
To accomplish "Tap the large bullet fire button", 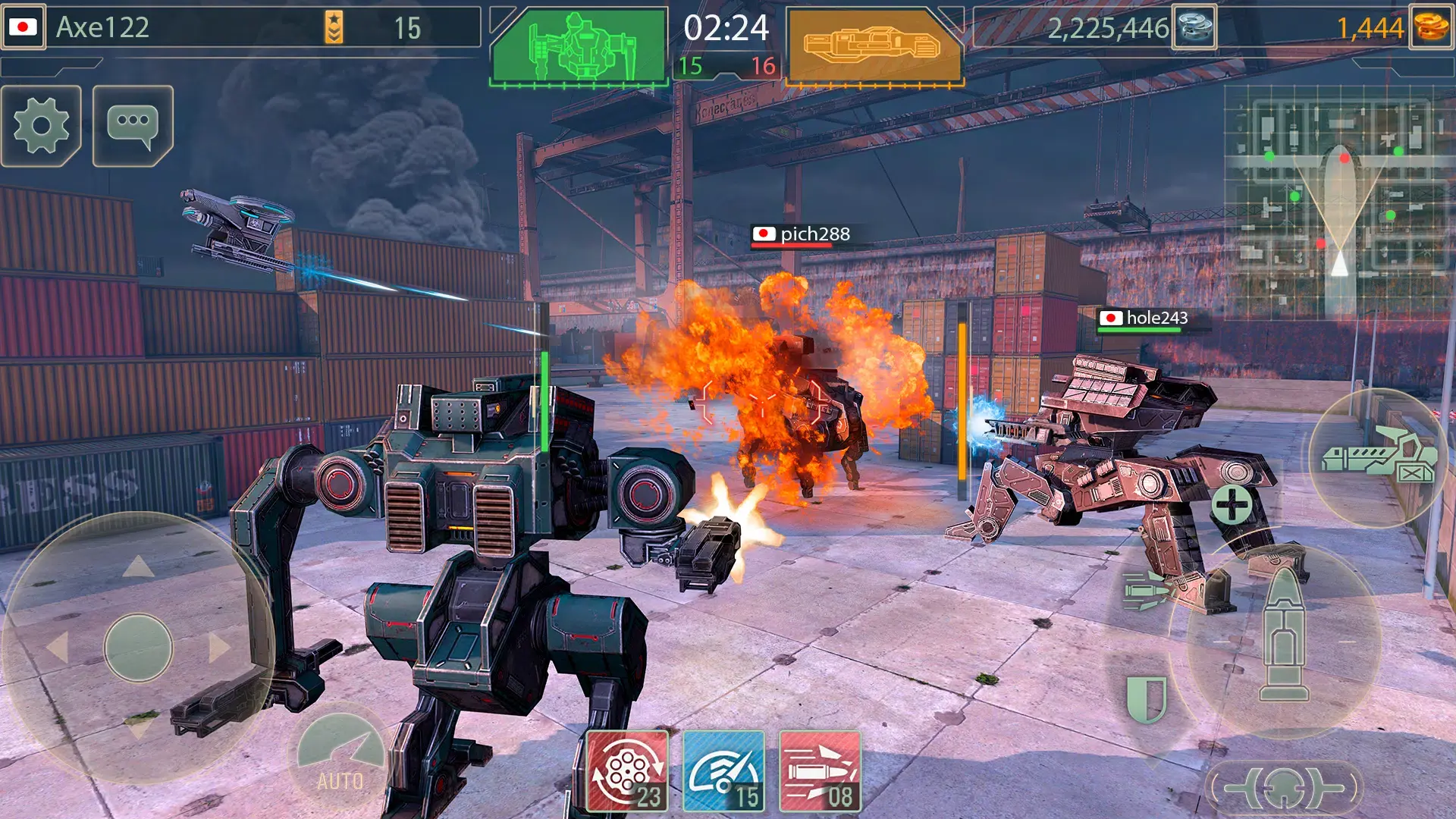I will pyautogui.click(x=1283, y=641).
